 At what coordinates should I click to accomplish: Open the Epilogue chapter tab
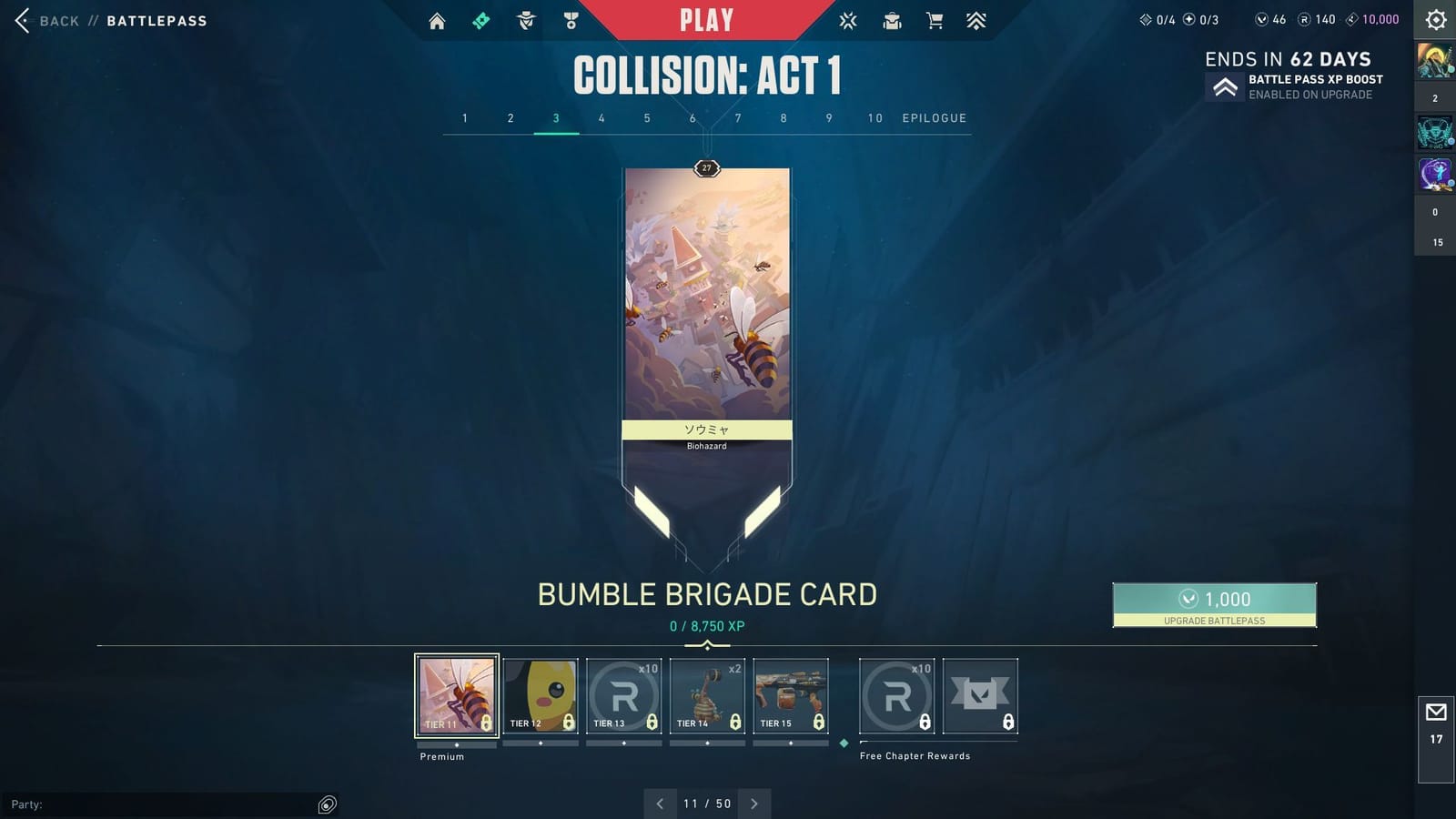934,117
